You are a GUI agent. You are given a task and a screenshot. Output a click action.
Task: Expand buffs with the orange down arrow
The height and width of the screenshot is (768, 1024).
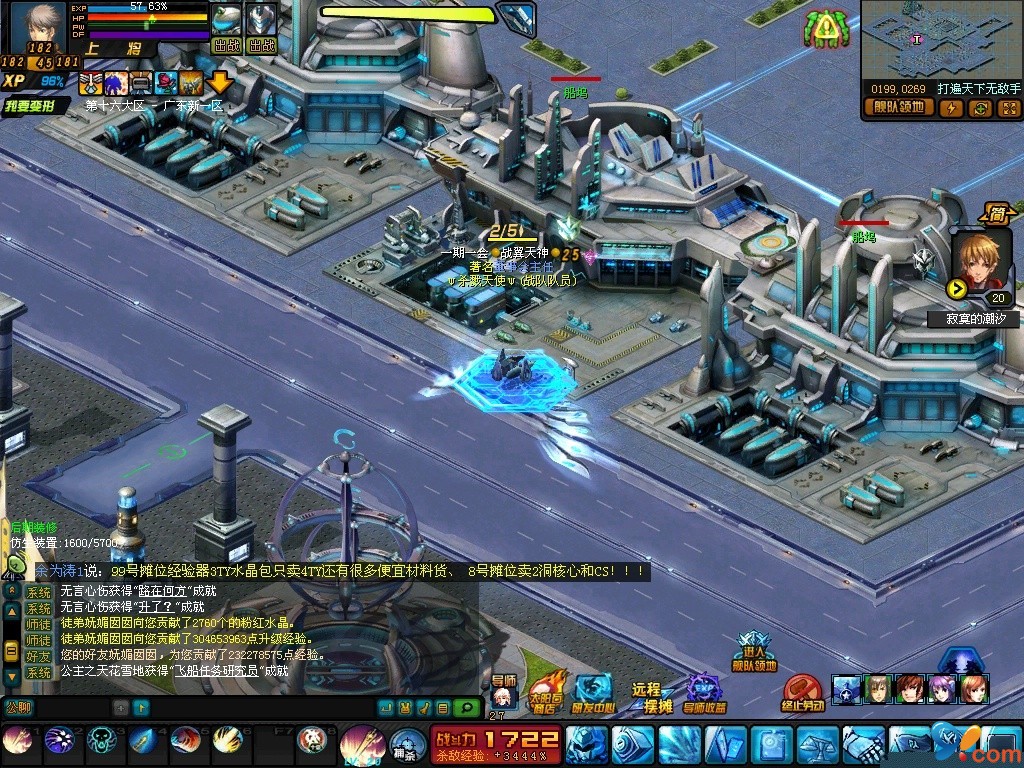pos(219,83)
